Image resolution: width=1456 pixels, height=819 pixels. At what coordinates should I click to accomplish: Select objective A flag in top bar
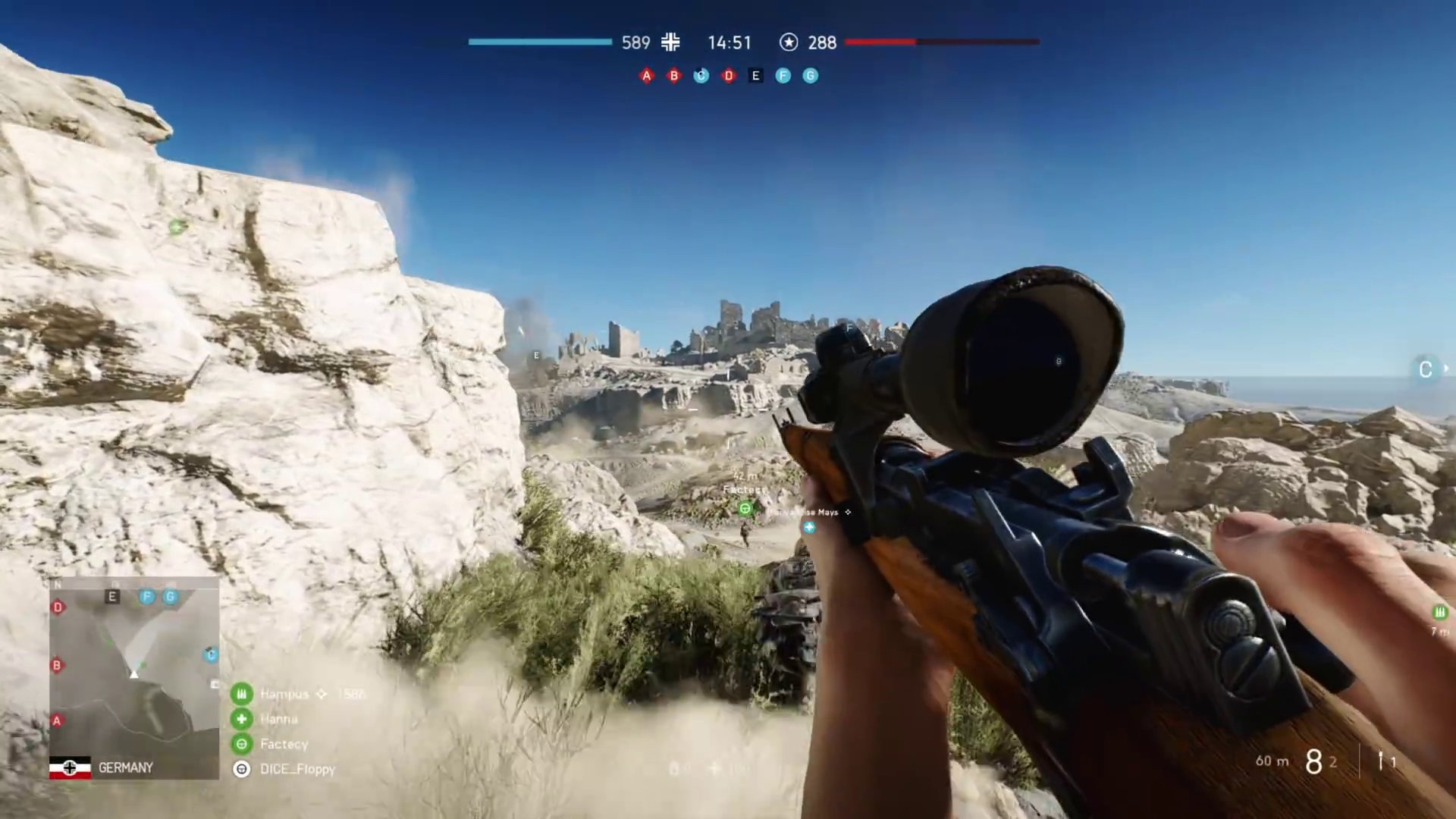click(646, 76)
